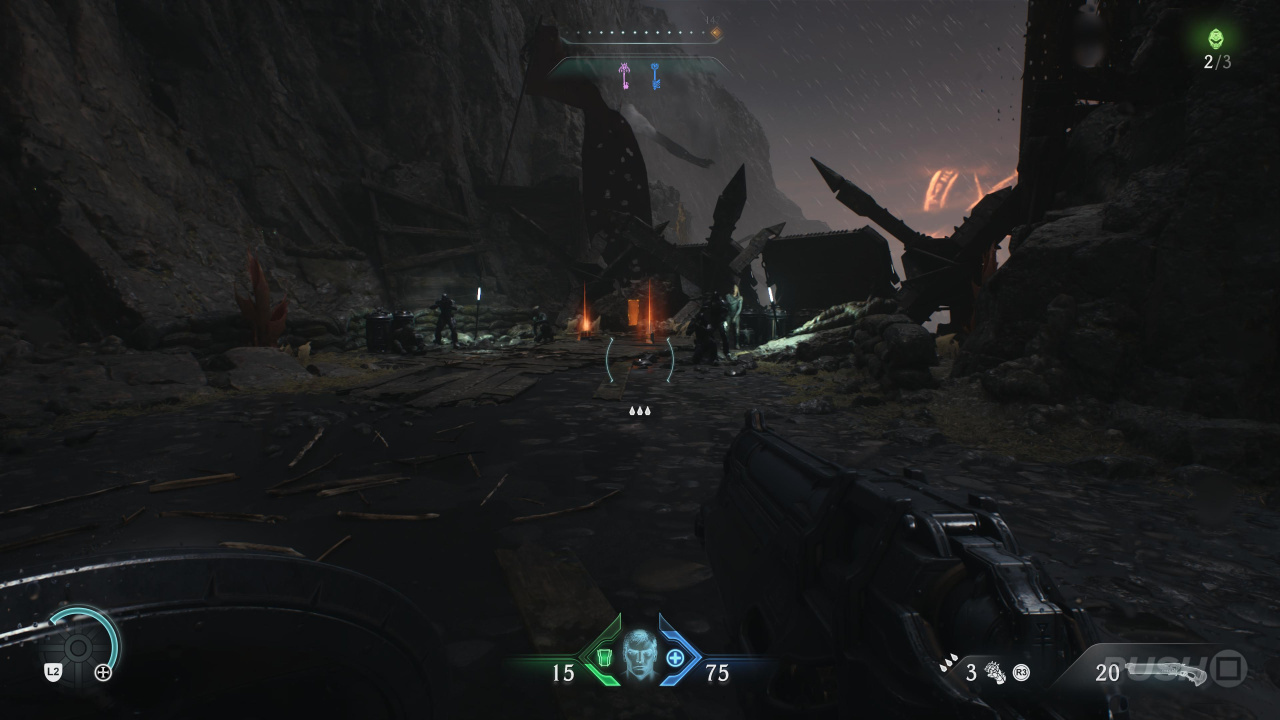Click the purple key icon
The image size is (1280, 720).
coord(625,76)
